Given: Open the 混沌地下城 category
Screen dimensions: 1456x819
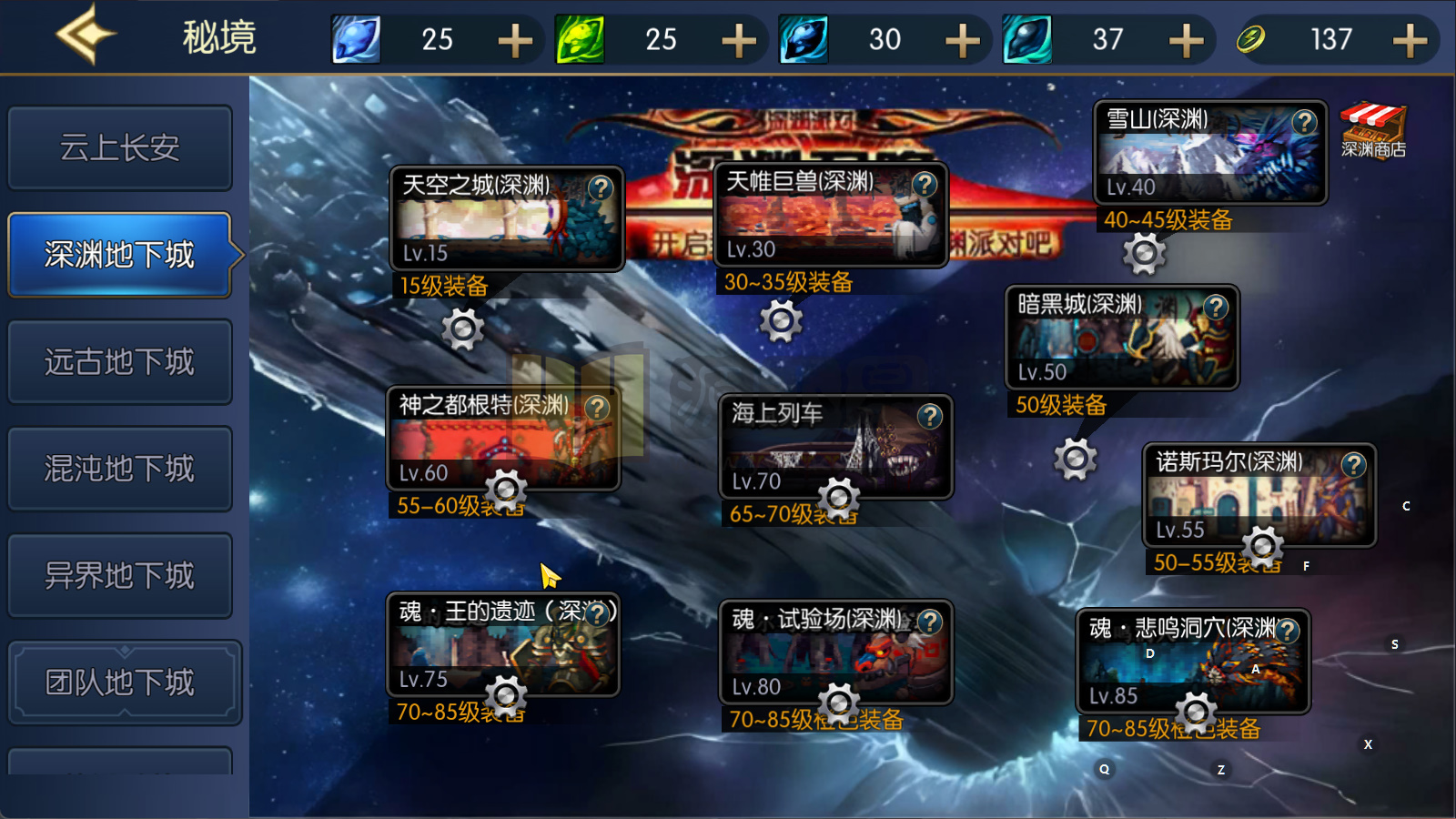Looking at the screenshot, I should [119, 468].
